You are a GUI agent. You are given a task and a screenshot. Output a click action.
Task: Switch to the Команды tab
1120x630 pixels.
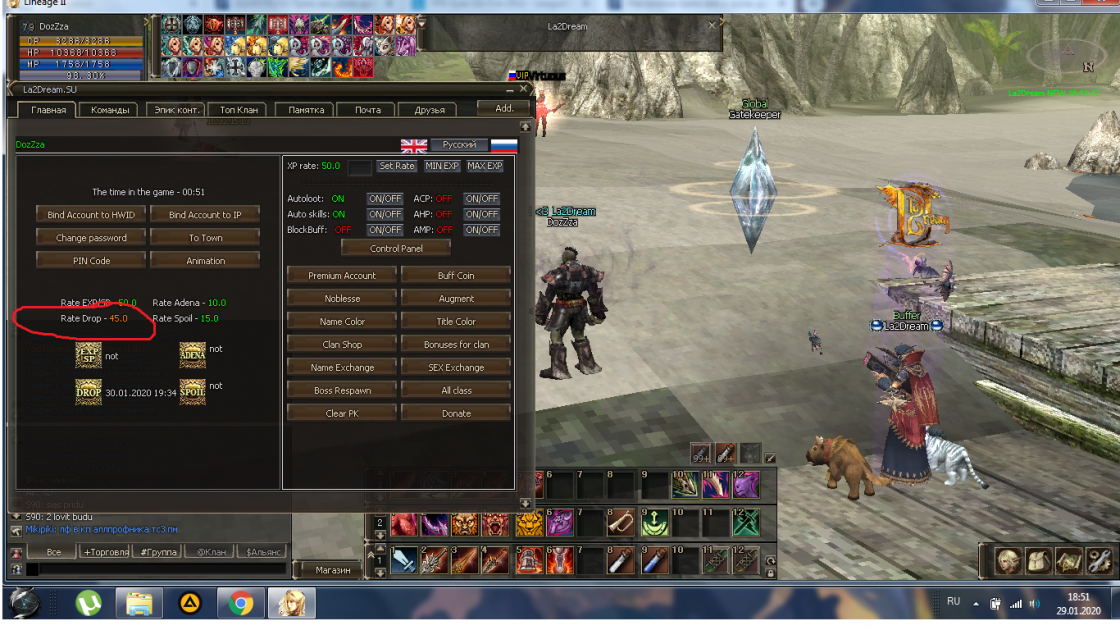[x=110, y=110]
